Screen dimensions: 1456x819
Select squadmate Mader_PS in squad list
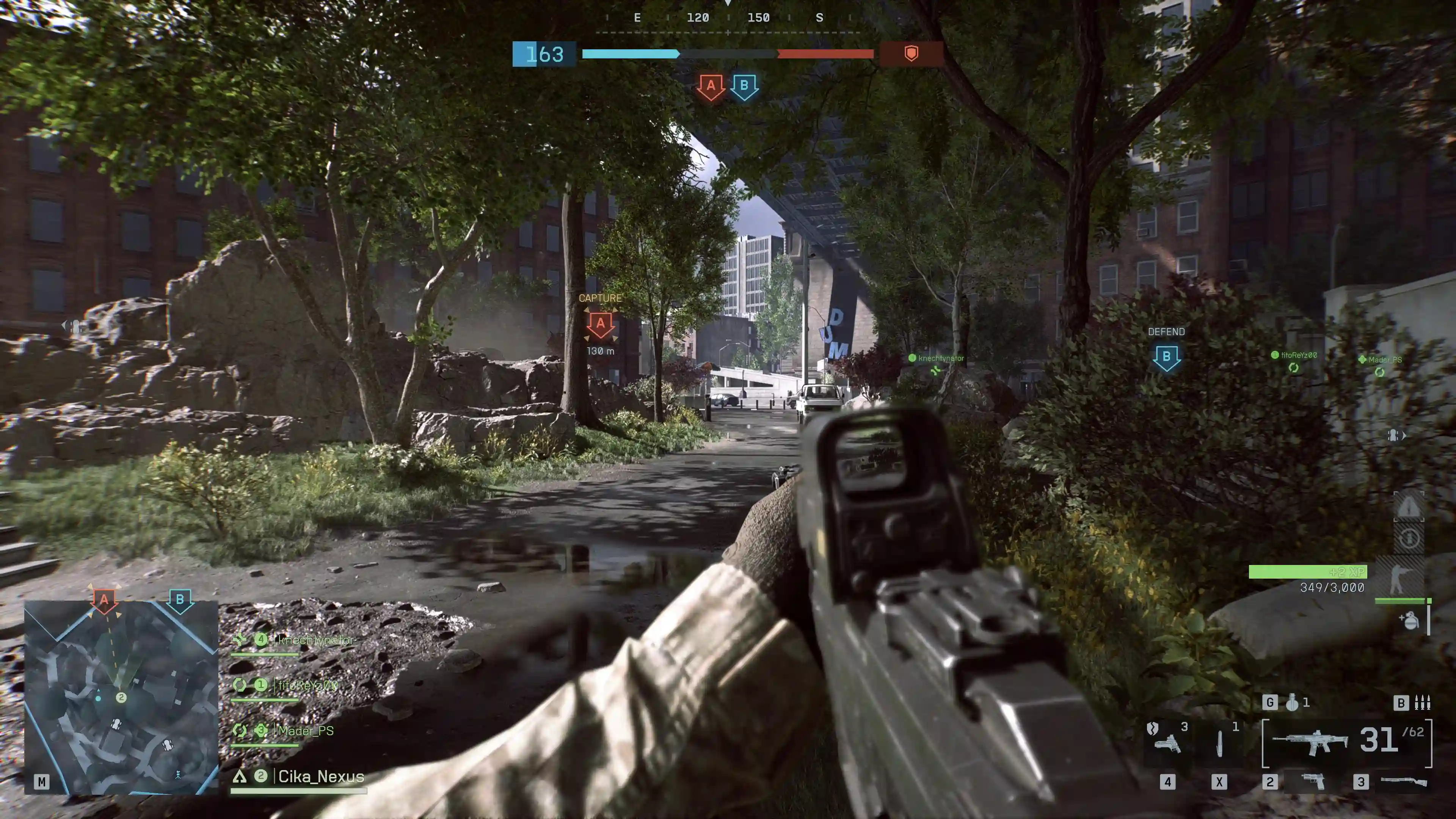click(x=305, y=731)
